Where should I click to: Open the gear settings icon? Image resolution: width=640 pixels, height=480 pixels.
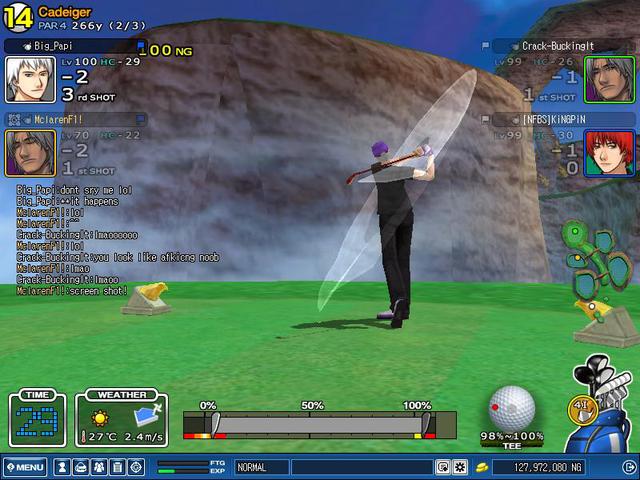460,467
